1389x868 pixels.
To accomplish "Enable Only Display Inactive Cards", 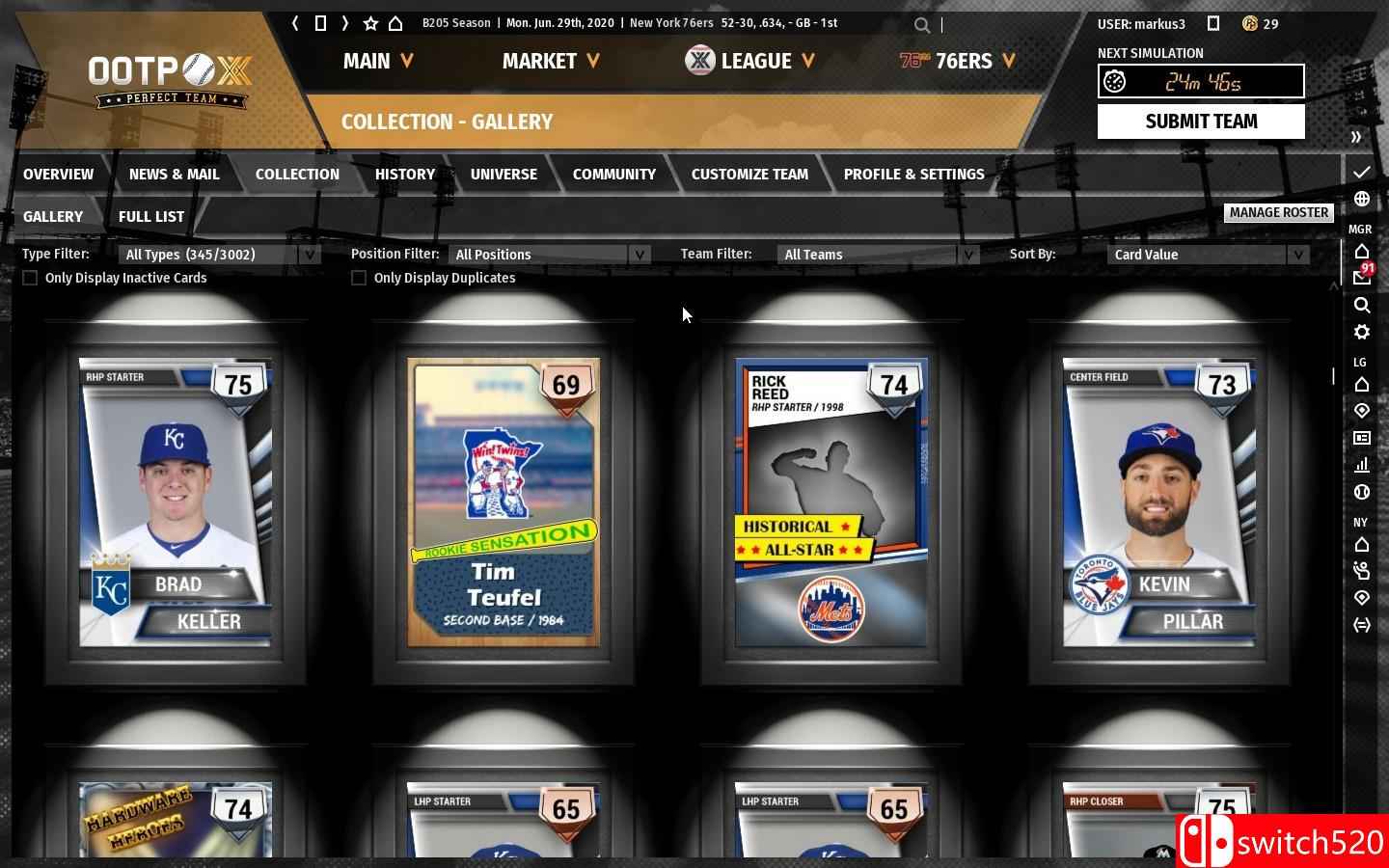I will tap(30, 278).
